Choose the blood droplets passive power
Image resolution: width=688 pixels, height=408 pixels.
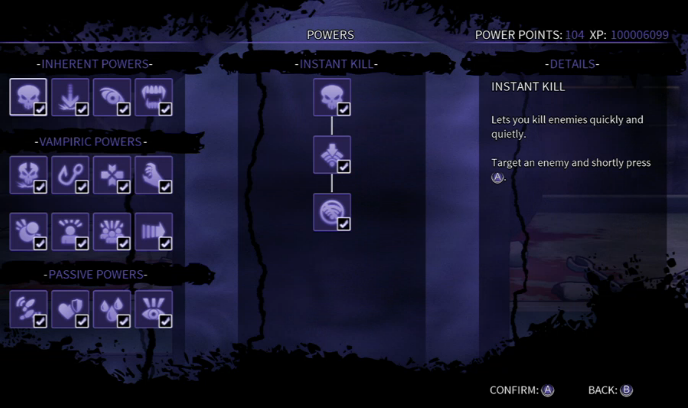point(112,308)
